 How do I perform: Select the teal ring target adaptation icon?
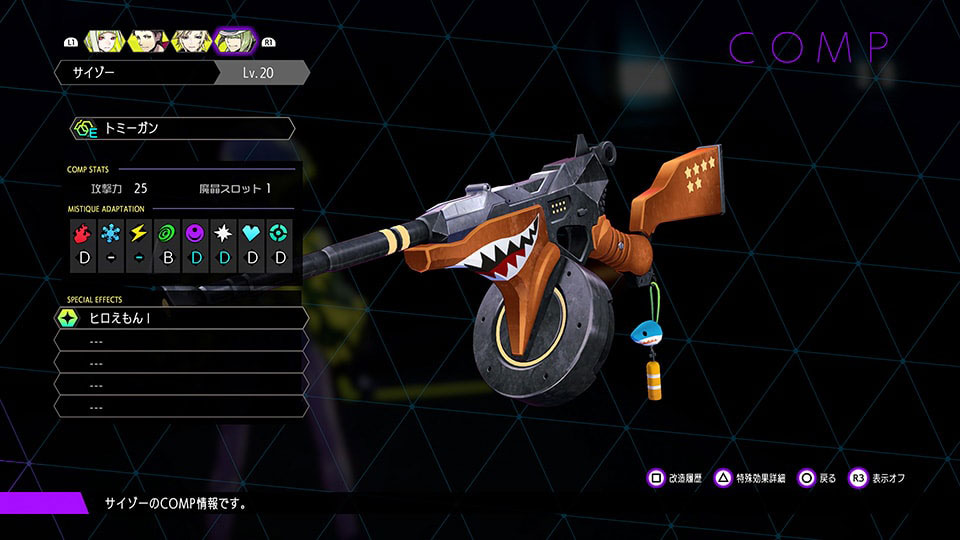281,233
